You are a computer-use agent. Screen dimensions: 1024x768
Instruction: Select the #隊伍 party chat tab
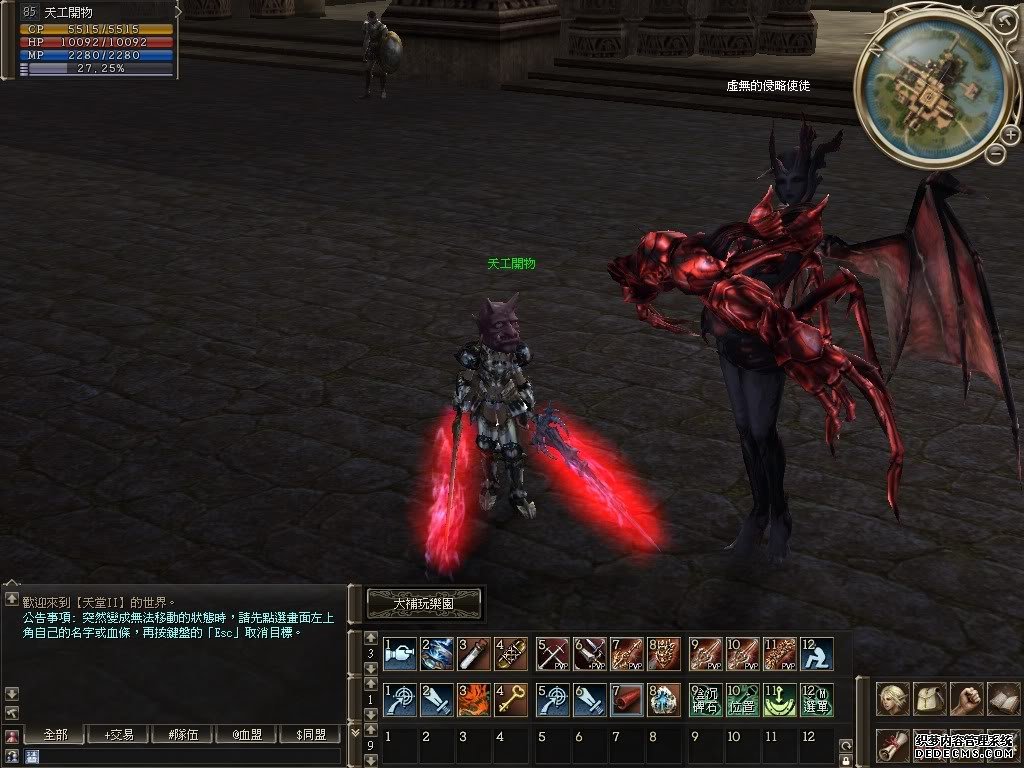pyautogui.click(x=183, y=735)
